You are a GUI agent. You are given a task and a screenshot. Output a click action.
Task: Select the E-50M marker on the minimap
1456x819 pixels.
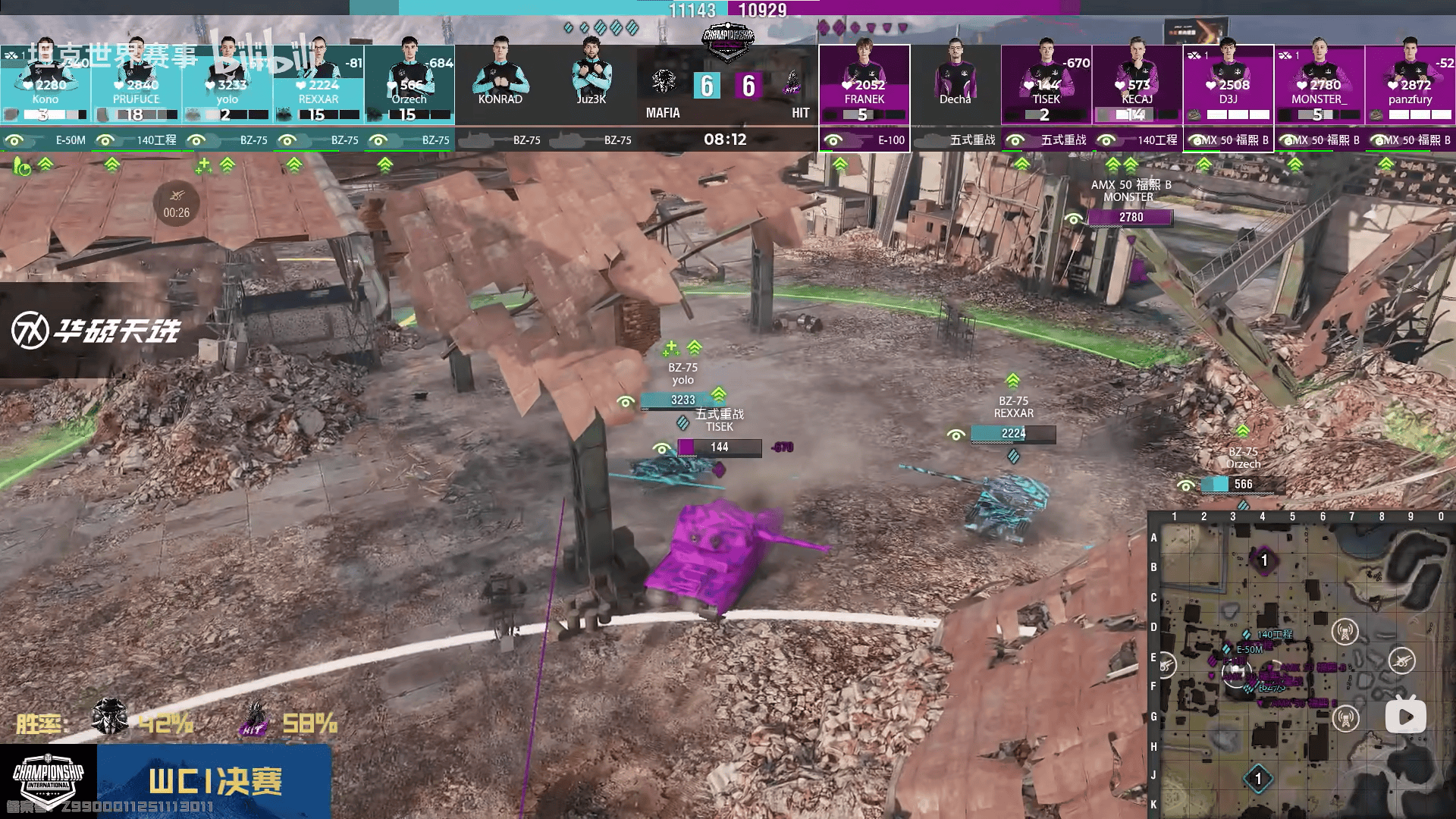[1227, 649]
